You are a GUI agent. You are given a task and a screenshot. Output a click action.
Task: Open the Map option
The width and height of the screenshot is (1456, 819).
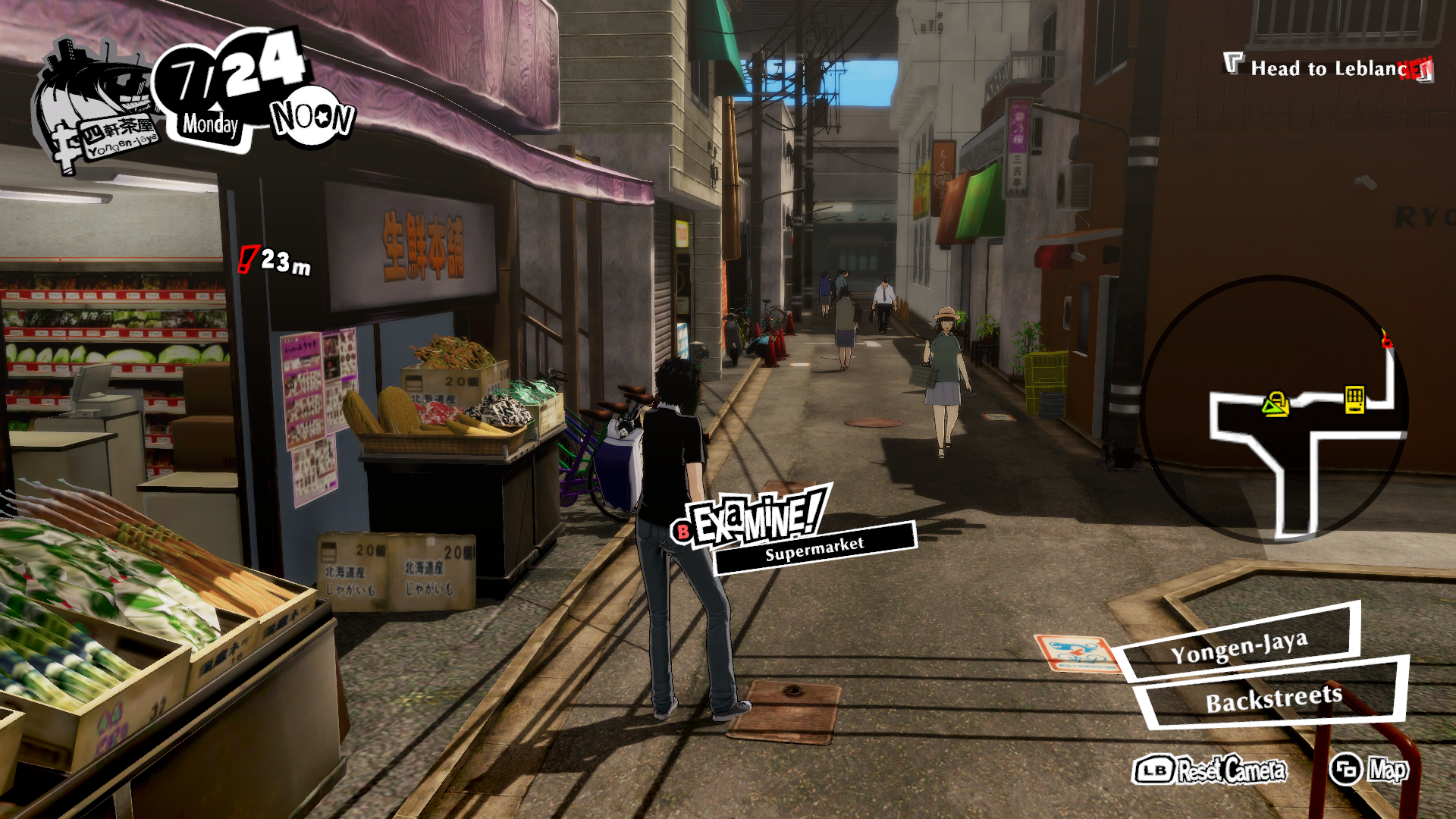[1371, 770]
